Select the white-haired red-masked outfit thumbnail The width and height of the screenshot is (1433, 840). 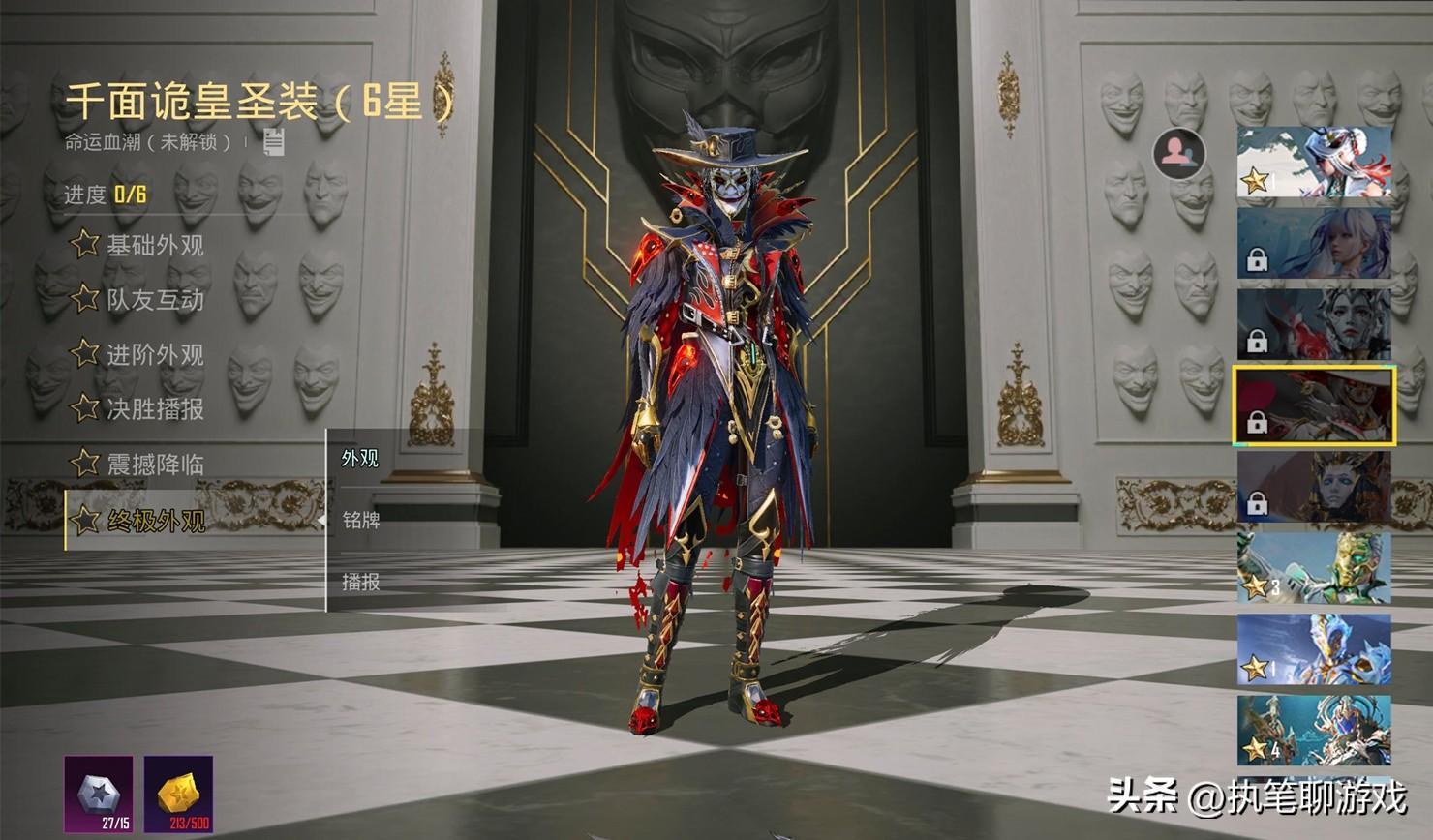pos(1314,162)
